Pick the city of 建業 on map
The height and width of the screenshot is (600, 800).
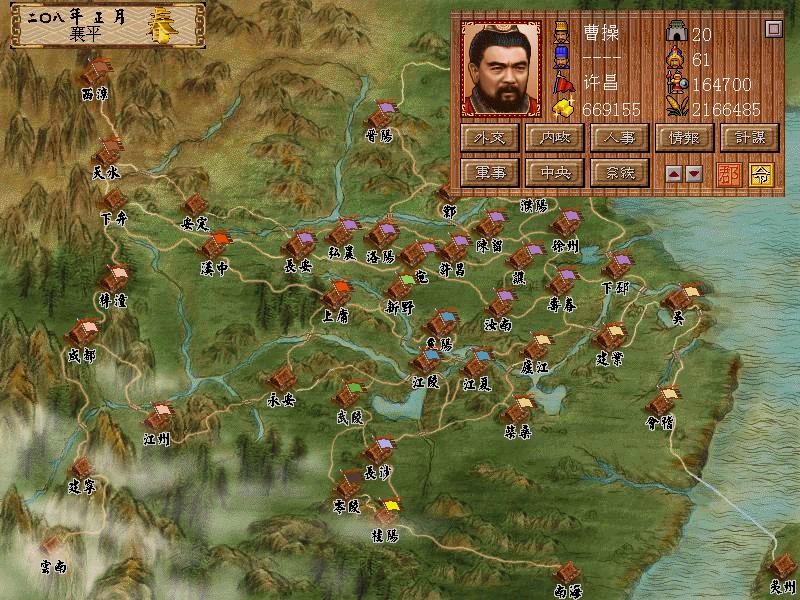(x=608, y=340)
